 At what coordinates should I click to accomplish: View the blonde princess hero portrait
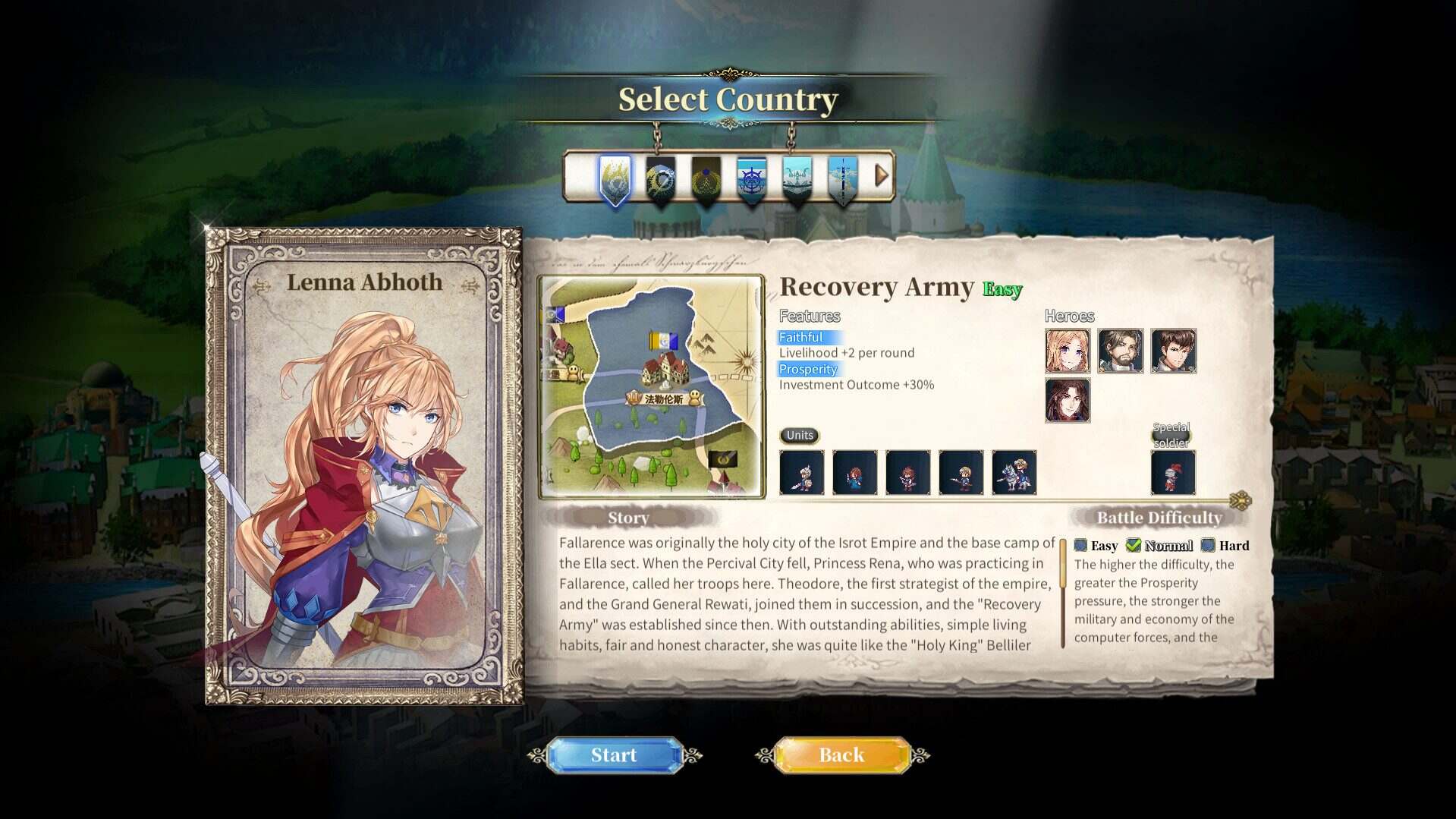coord(1068,351)
